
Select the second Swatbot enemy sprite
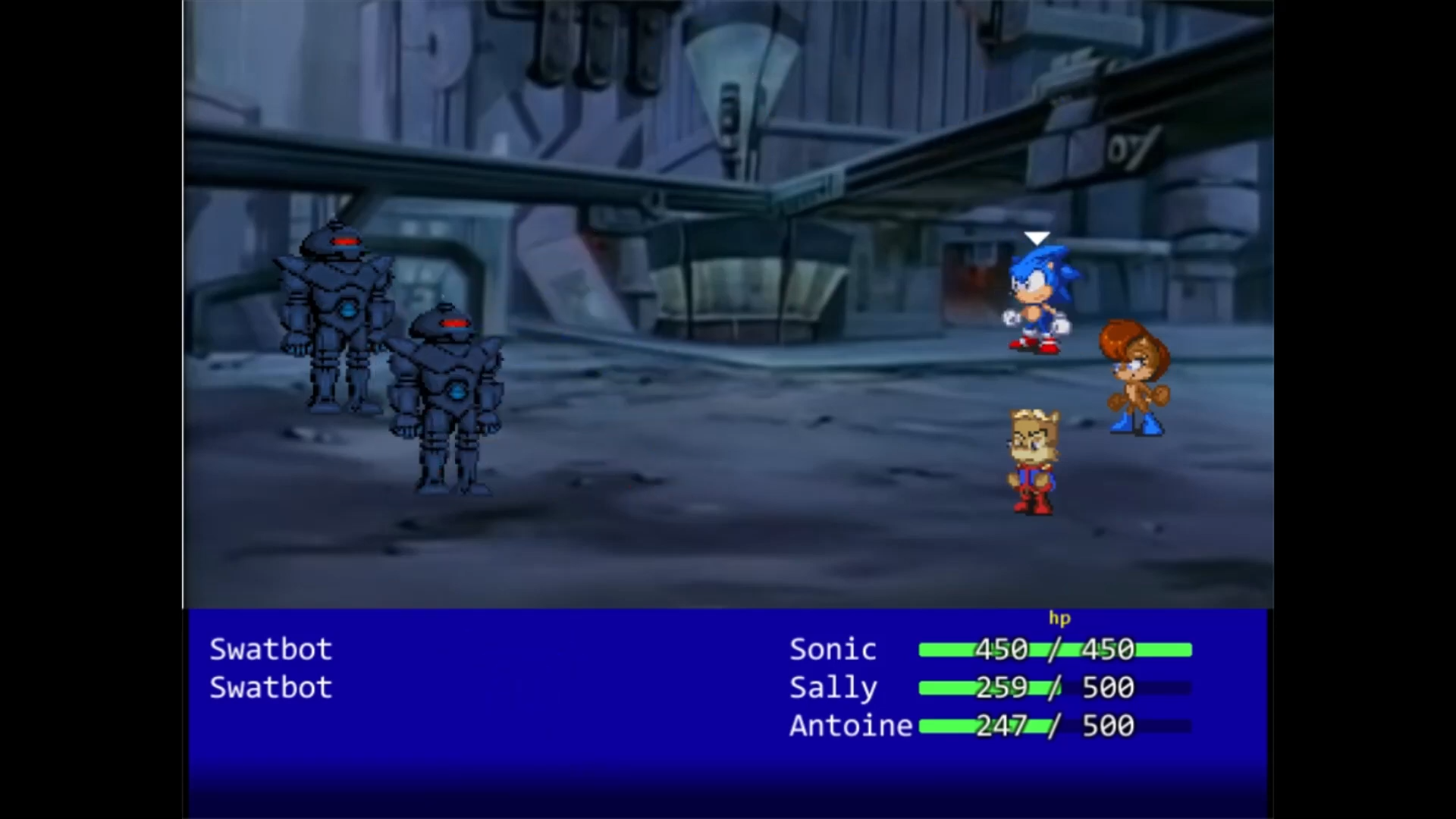coord(447,402)
